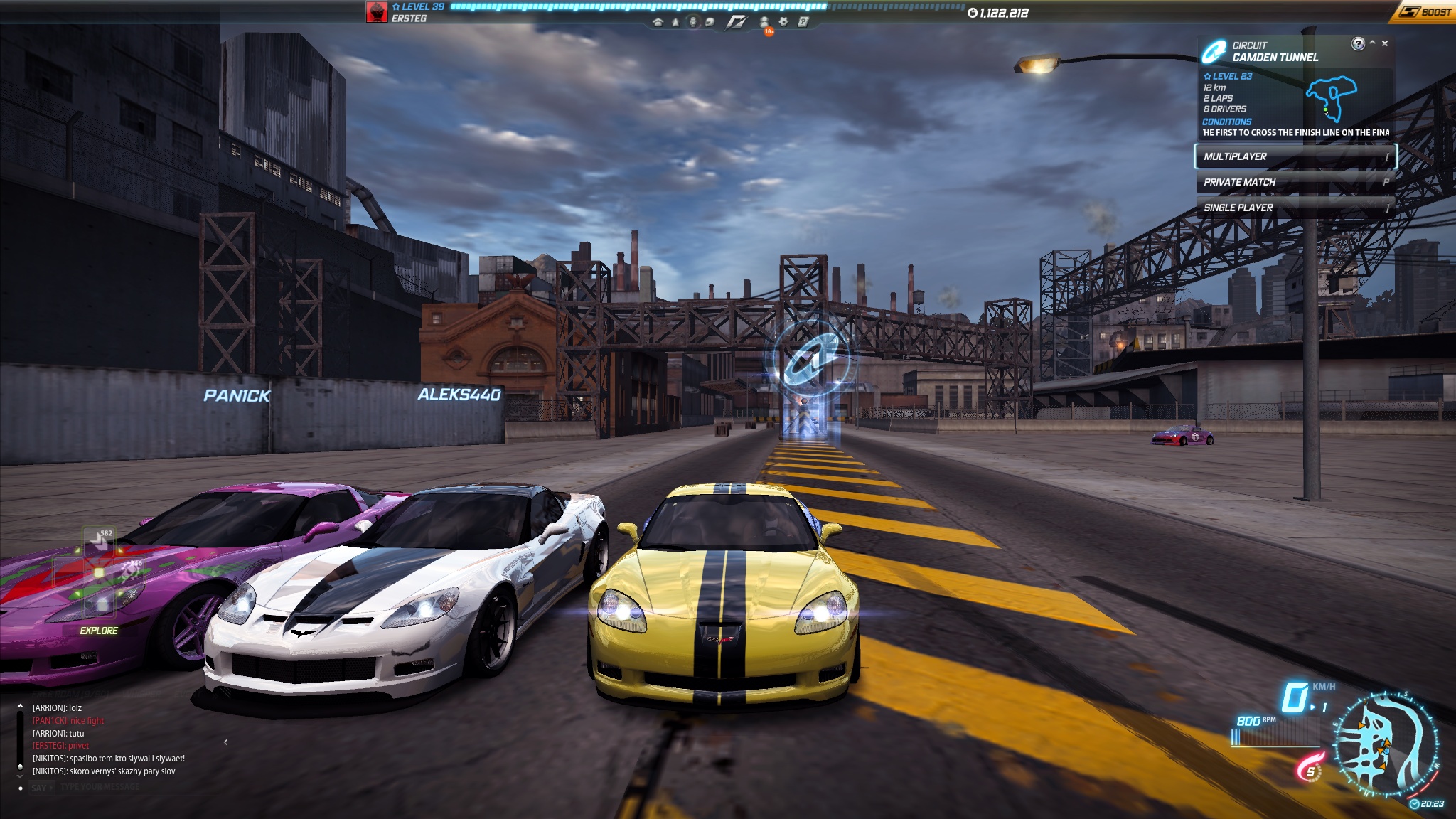Collapse the chat with the side arrow
The width and height of the screenshot is (1456, 819).
click(x=225, y=742)
